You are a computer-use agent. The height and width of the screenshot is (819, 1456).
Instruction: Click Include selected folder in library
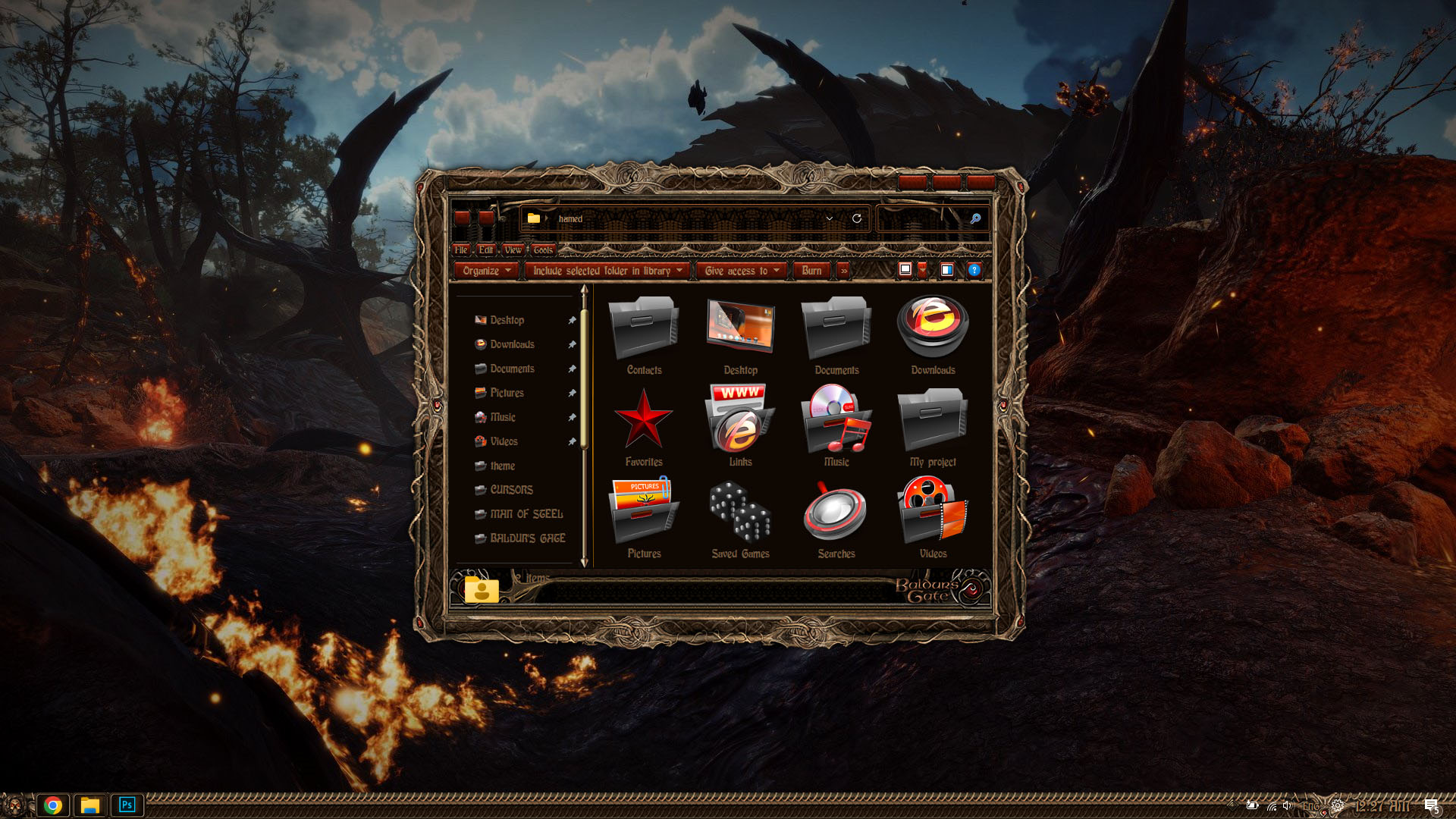607,271
